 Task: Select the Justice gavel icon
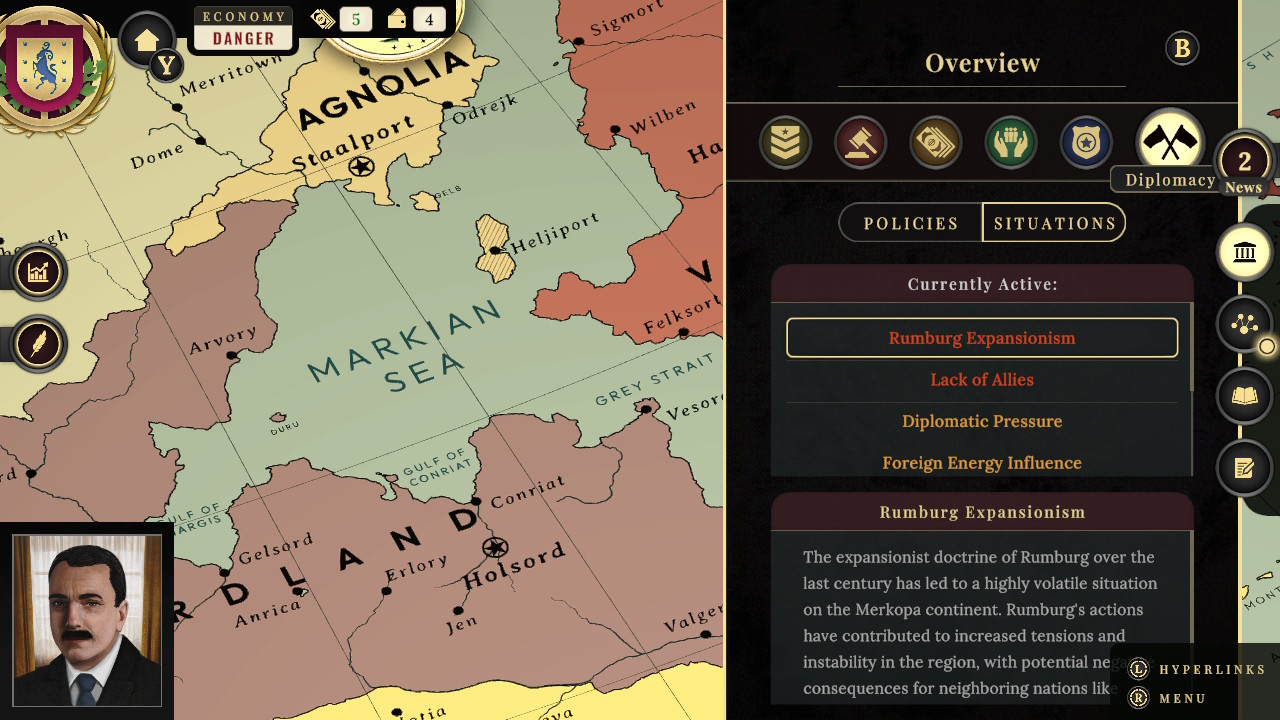pyautogui.click(x=861, y=142)
